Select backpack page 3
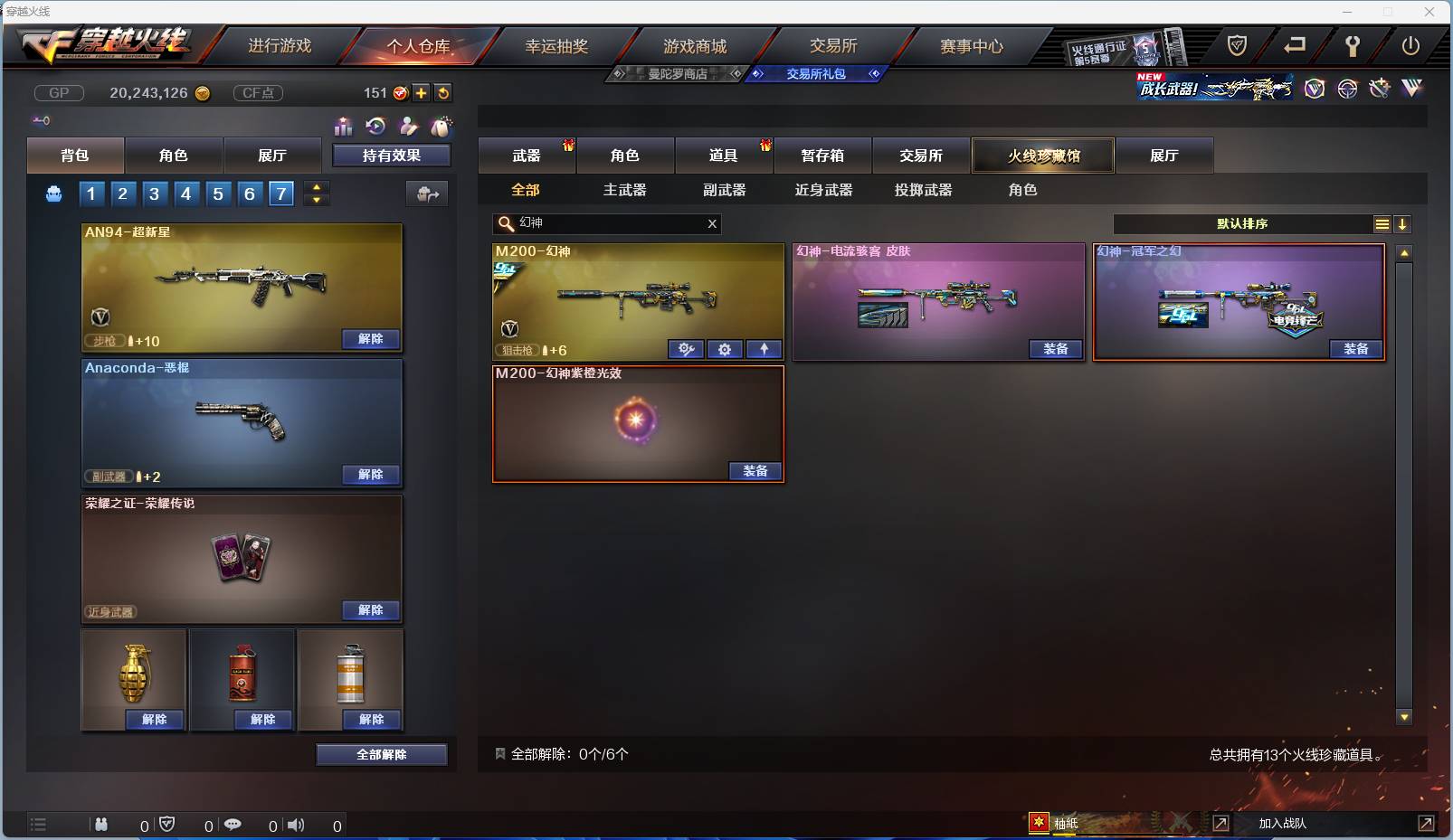Screen dimensions: 1453x840 pyautogui.click(x=155, y=193)
